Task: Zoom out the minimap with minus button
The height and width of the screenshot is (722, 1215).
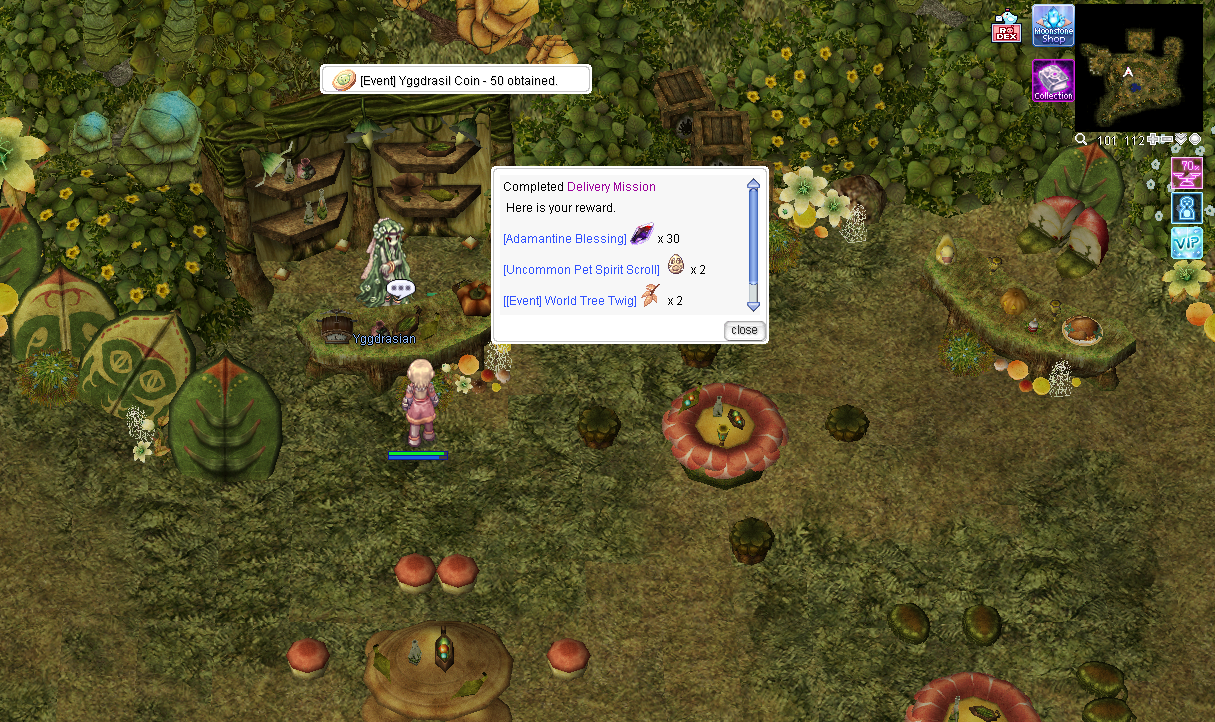Action: pos(1167,139)
